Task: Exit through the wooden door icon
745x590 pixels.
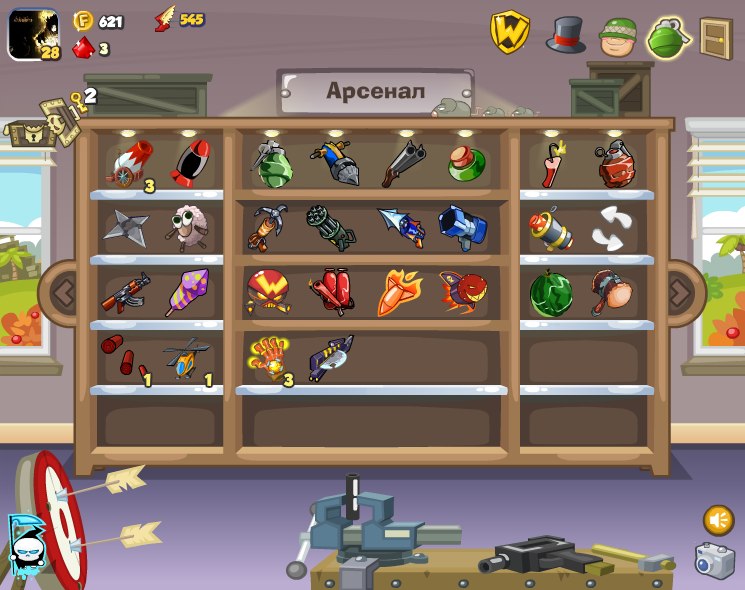Action: tap(715, 37)
